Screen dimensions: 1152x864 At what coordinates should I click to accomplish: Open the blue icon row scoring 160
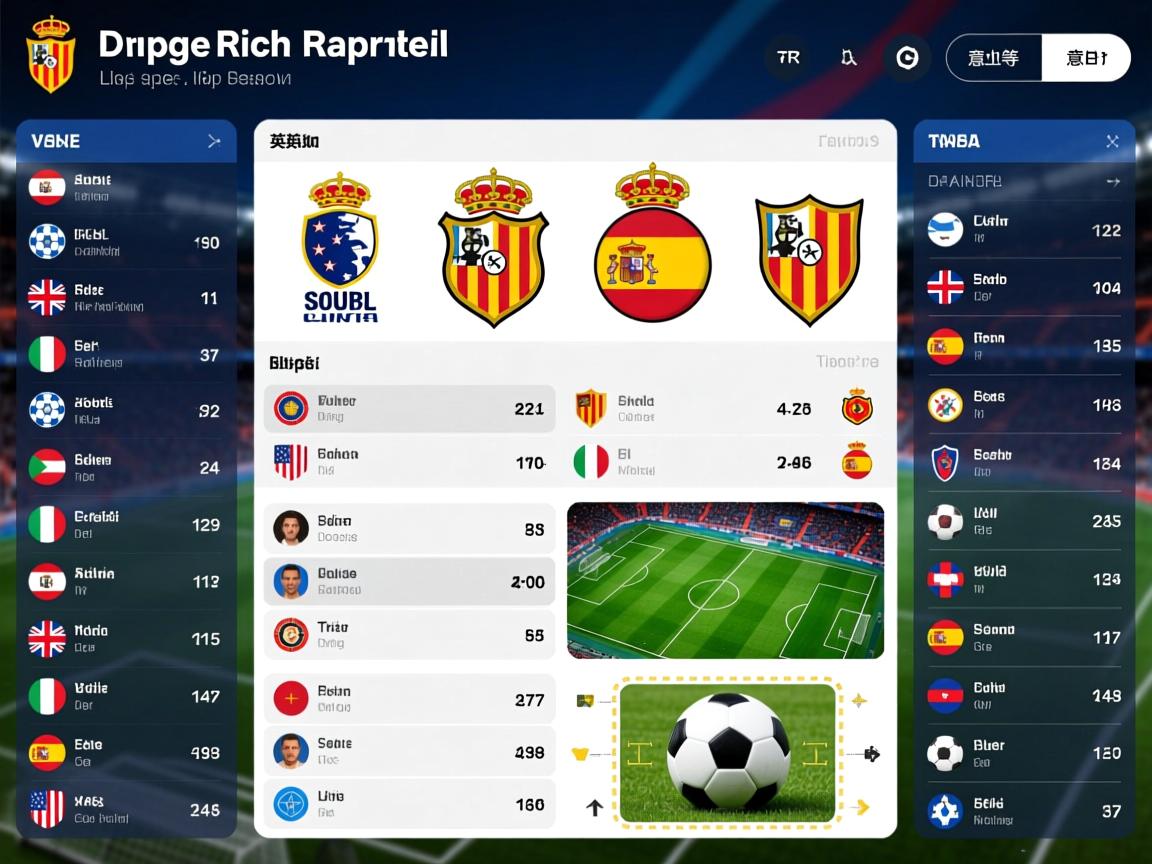point(409,804)
